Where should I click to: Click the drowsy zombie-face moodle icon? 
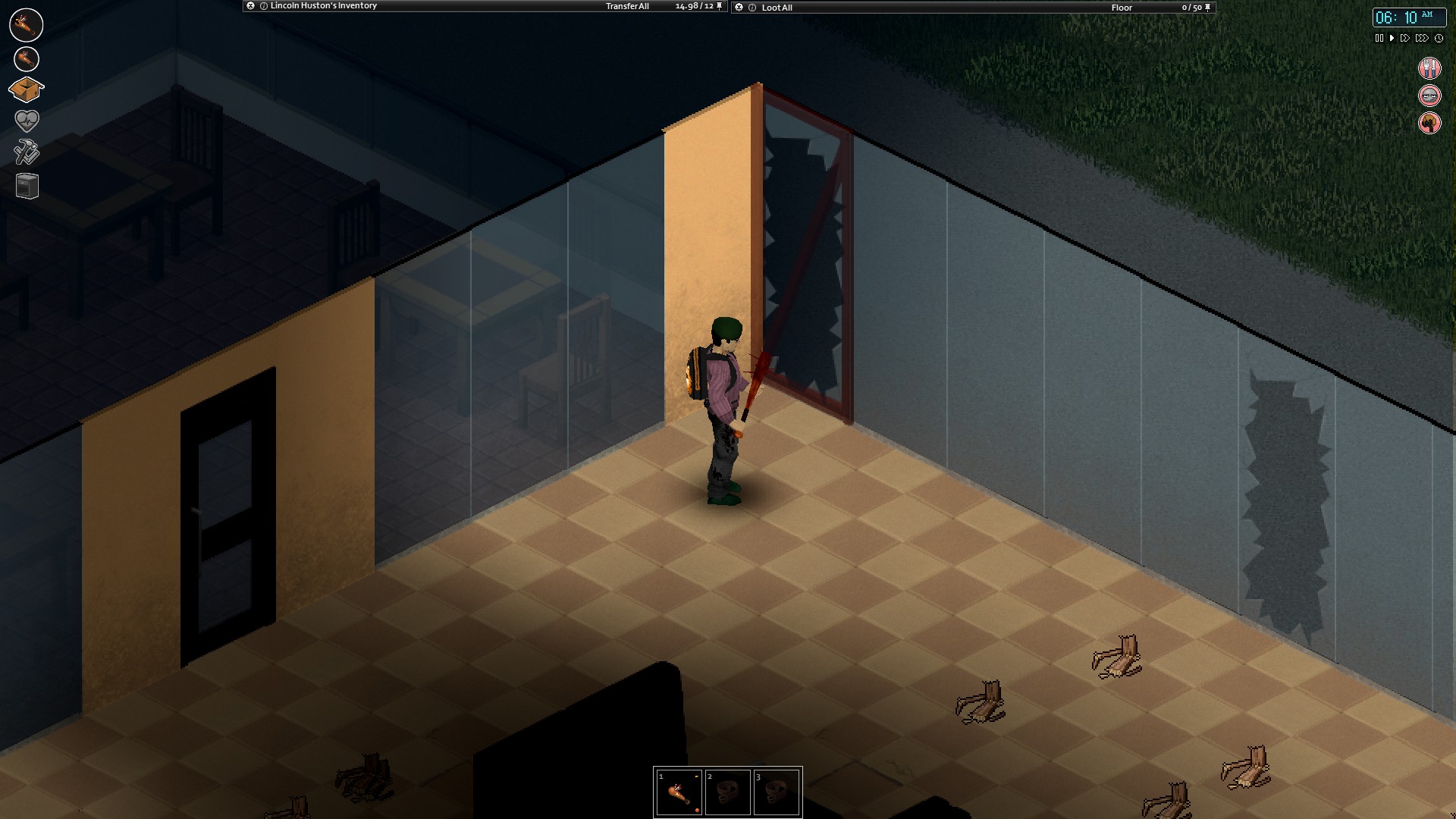click(x=1429, y=95)
